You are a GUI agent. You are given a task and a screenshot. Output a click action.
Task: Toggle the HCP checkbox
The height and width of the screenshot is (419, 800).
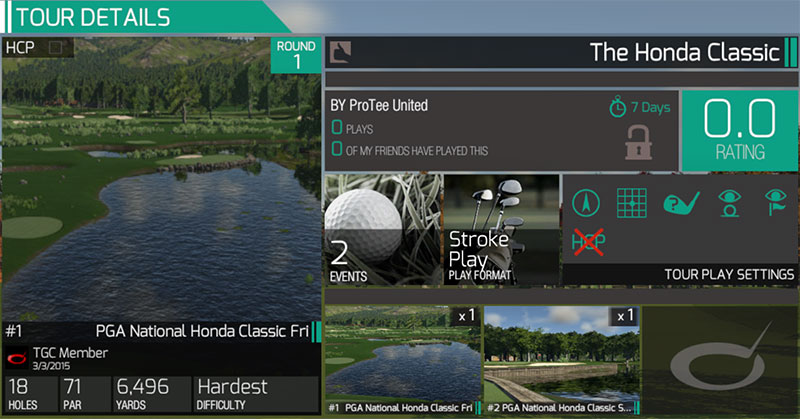(x=56, y=47)
